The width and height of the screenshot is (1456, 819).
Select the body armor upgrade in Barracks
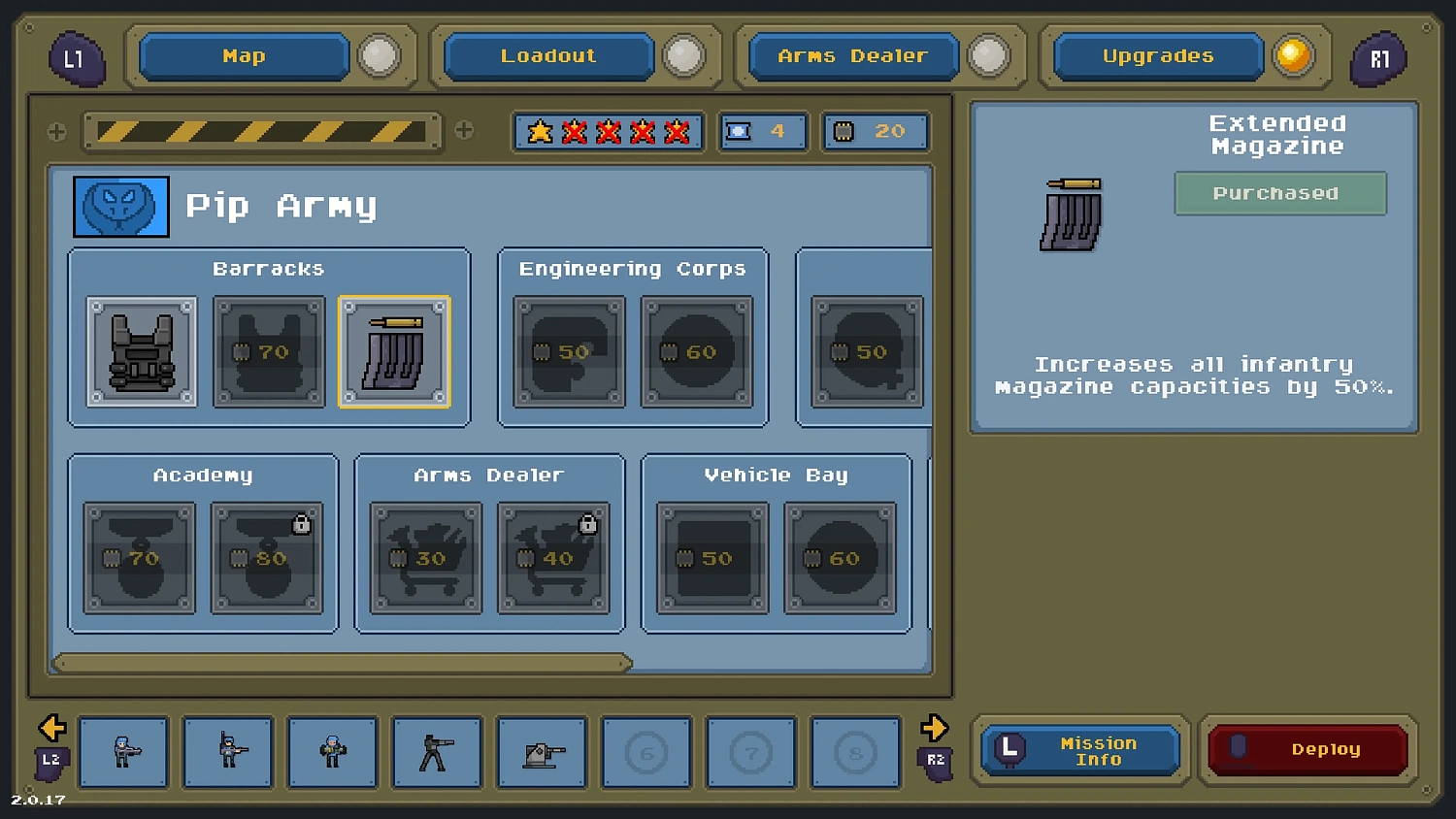coord(141,352)
